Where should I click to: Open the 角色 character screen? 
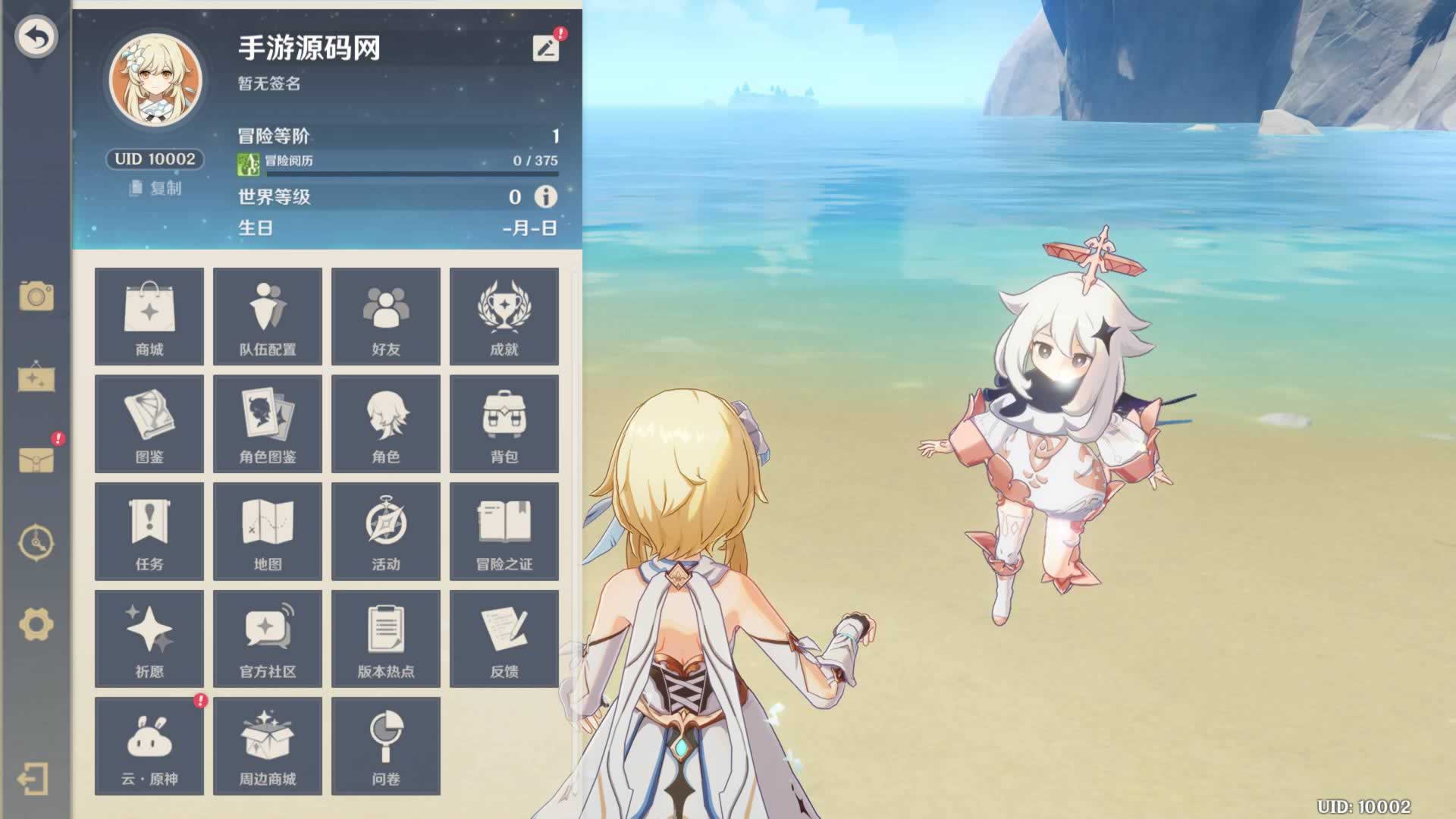point(386,424)
